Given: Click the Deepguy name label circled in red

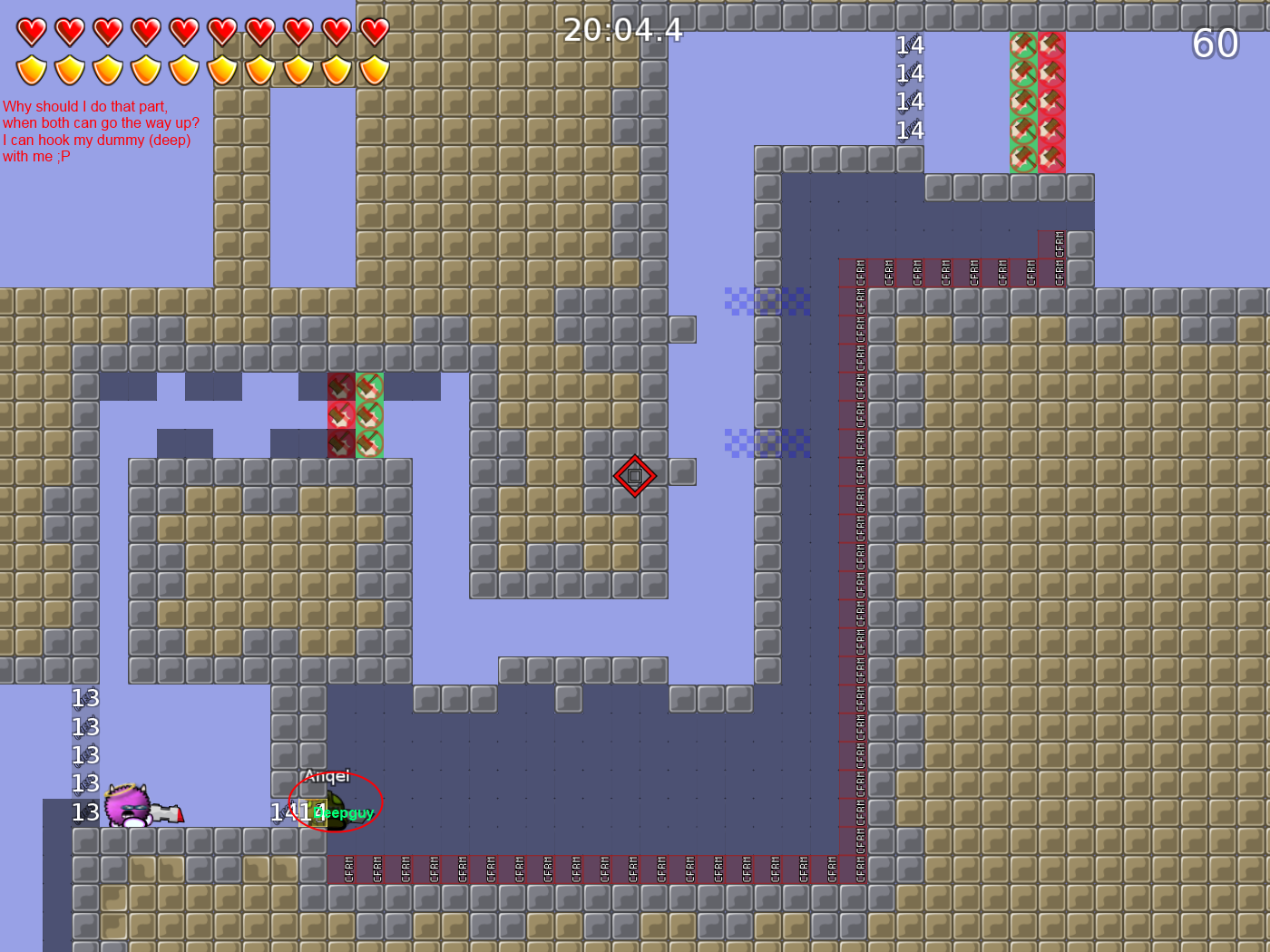Looking at the screenshot, I should (344, 813).
